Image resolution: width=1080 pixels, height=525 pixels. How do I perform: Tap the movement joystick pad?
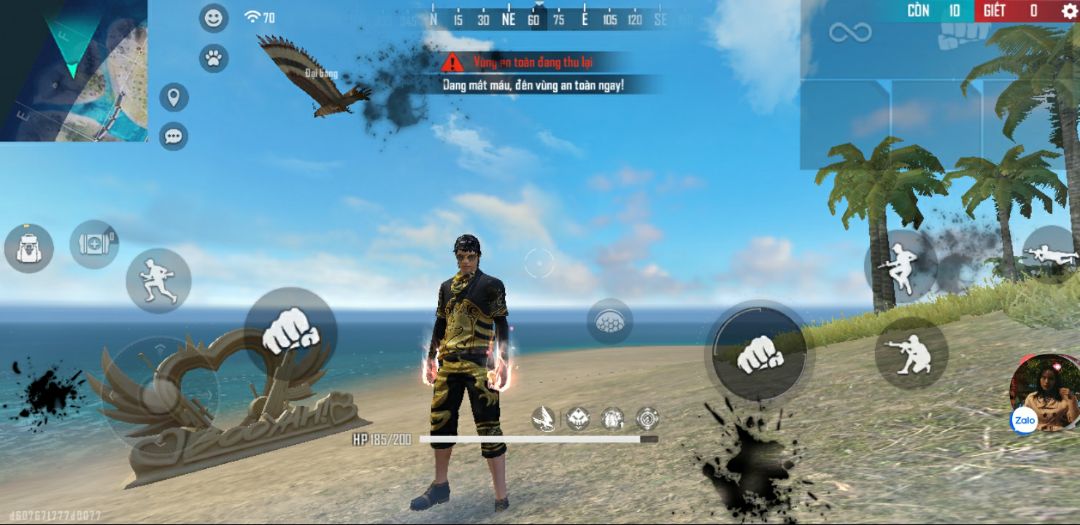(x=160, y=390)
